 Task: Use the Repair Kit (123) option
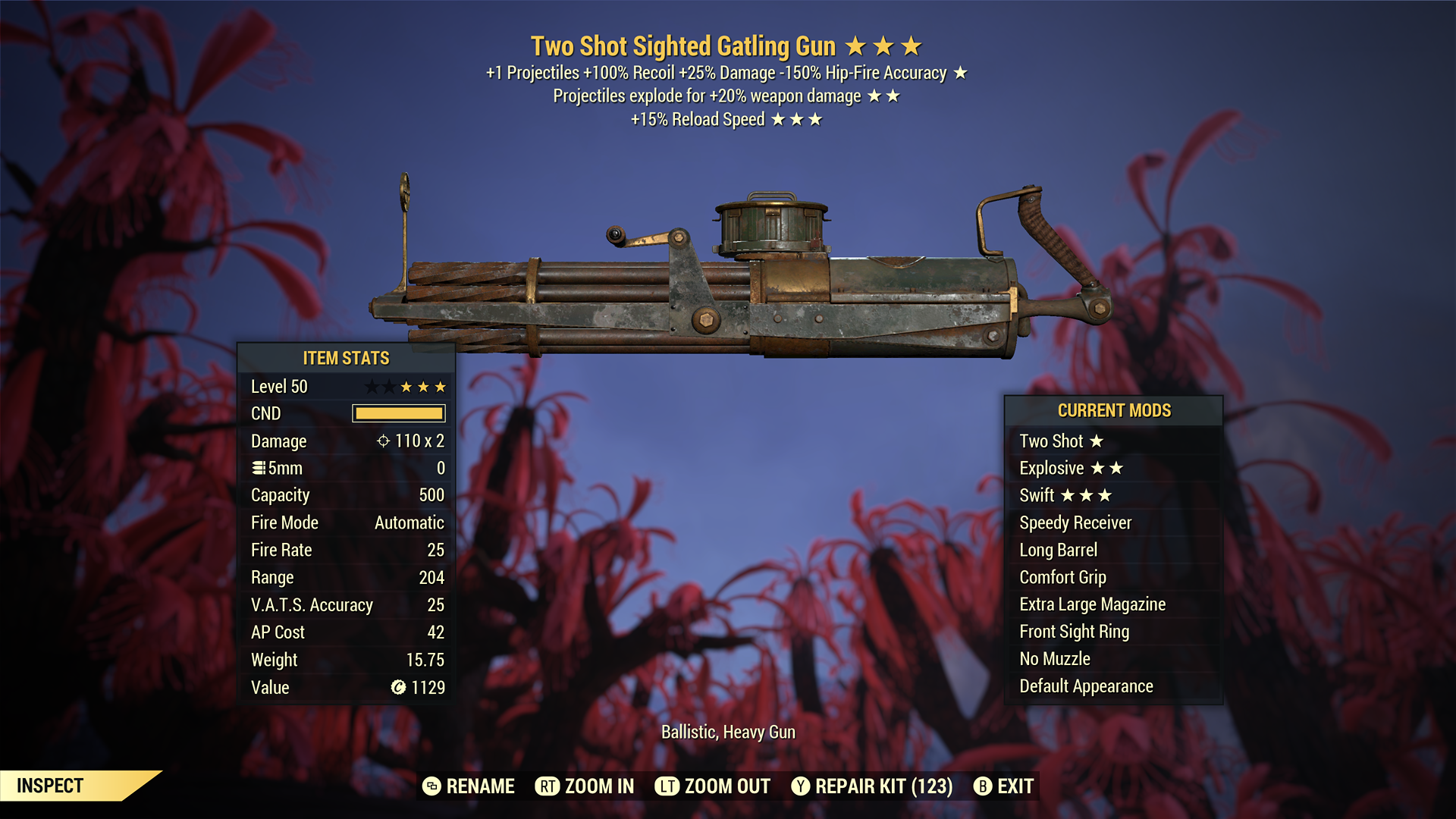click(872, 786)
